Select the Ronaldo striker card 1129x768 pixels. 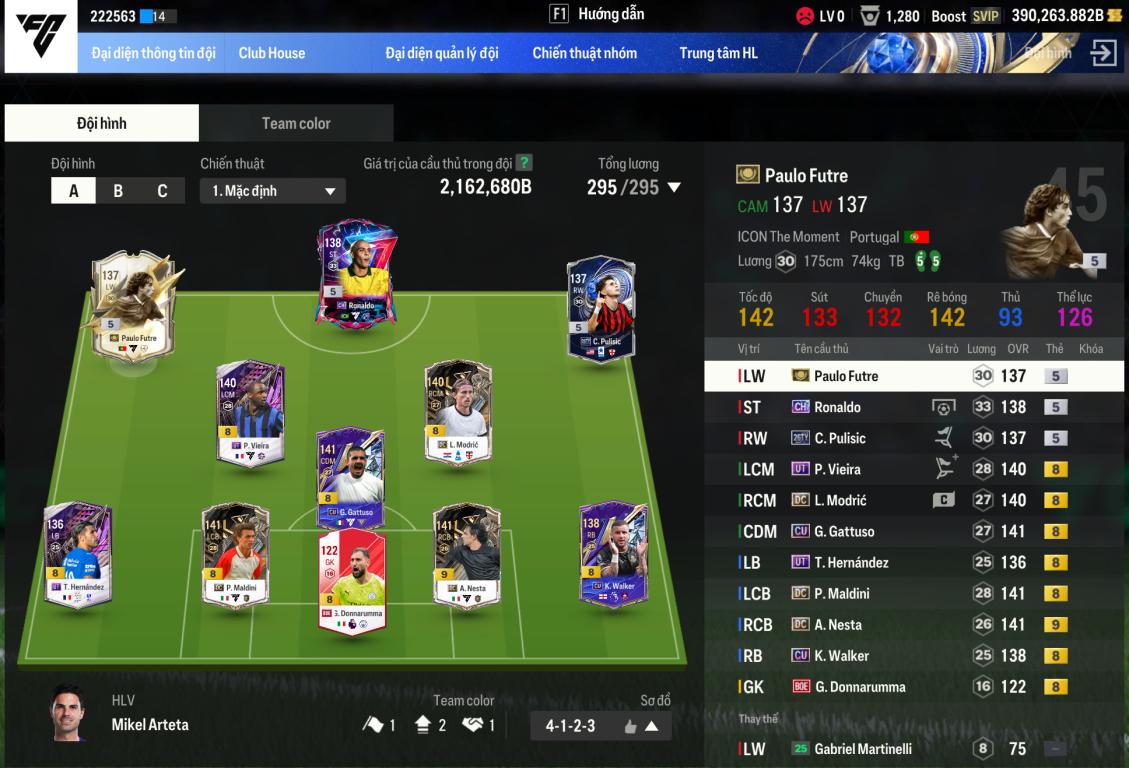click(x=357, y=272)
